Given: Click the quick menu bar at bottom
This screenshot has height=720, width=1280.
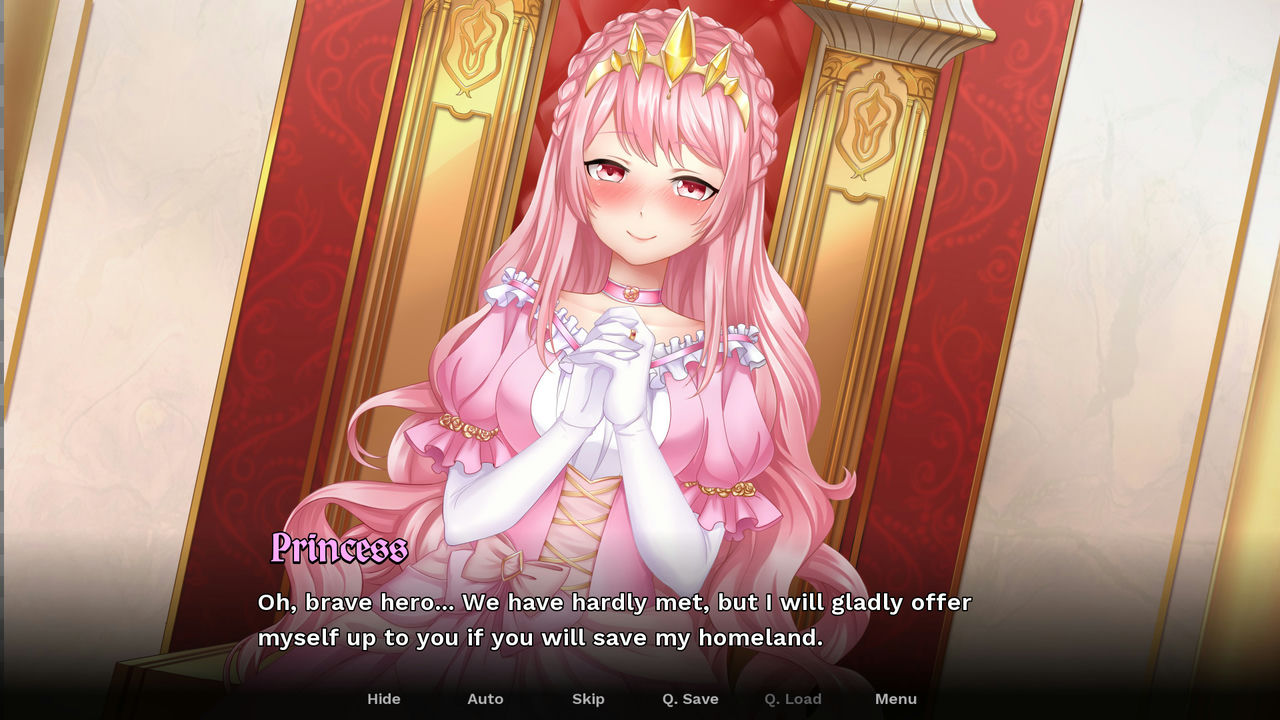Looking at the screenshot, I should 640,699.
